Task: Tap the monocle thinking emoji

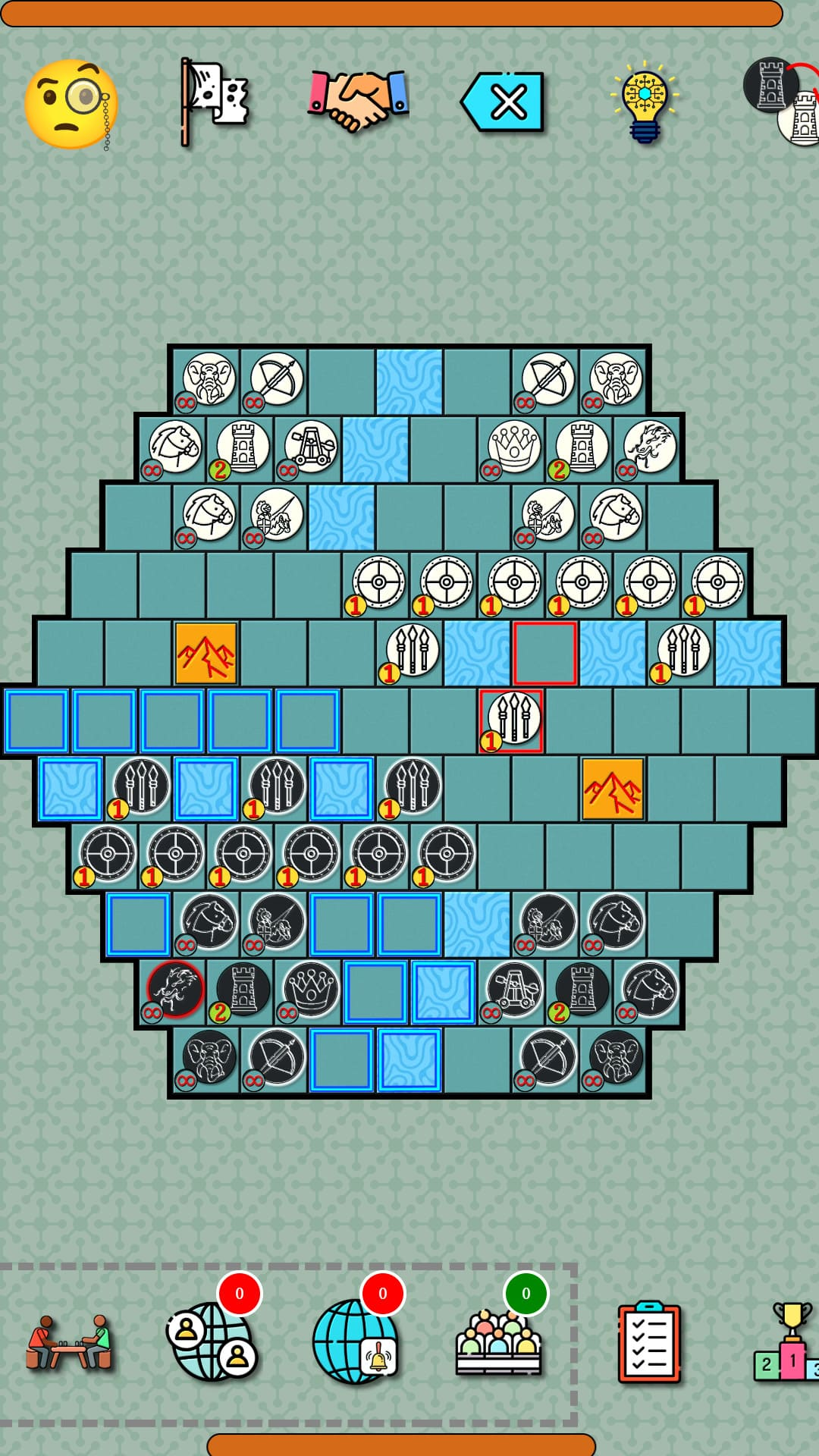Action: click(71, 104)
